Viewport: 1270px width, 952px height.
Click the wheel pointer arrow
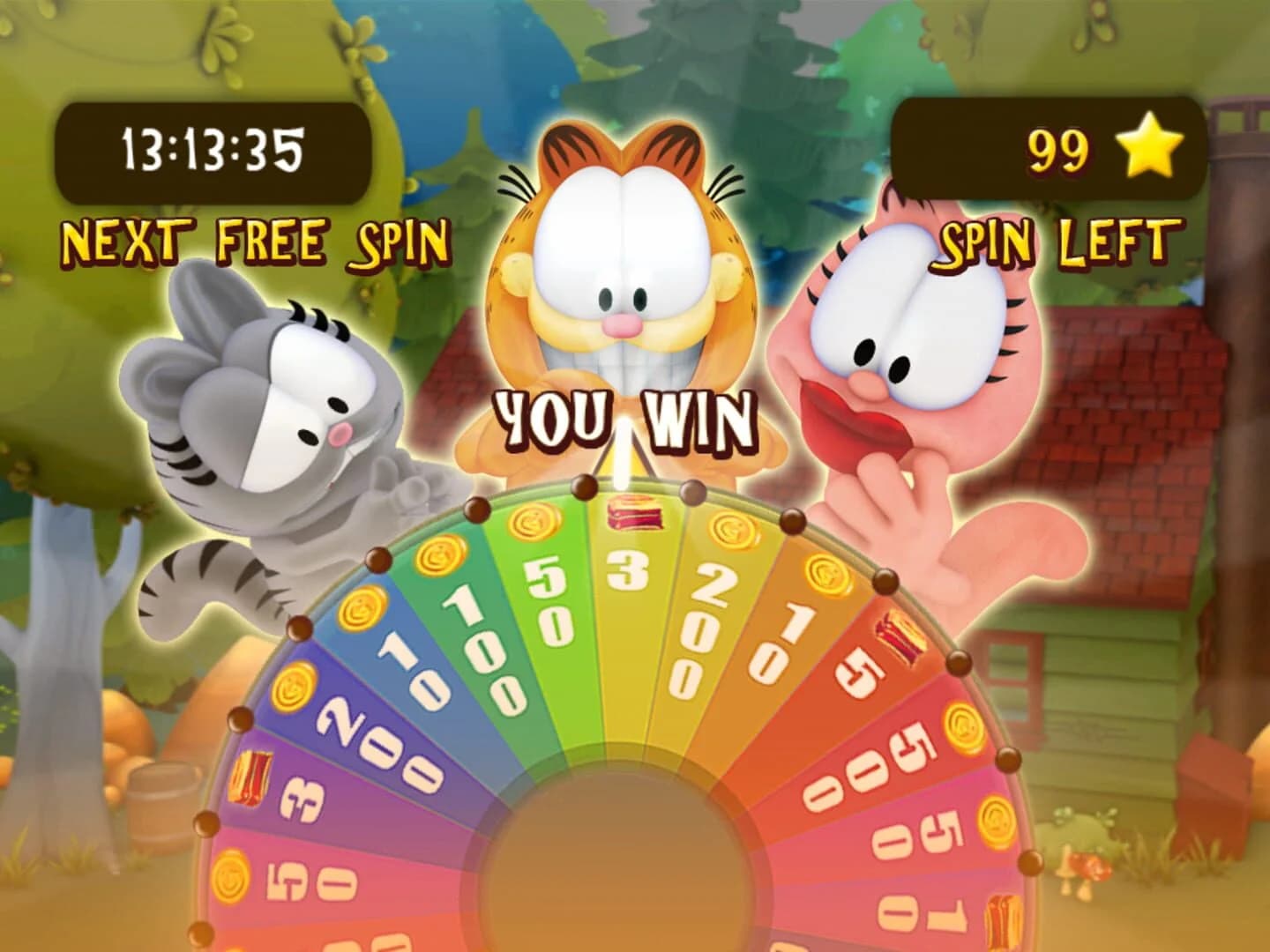(x=623, y=454)
